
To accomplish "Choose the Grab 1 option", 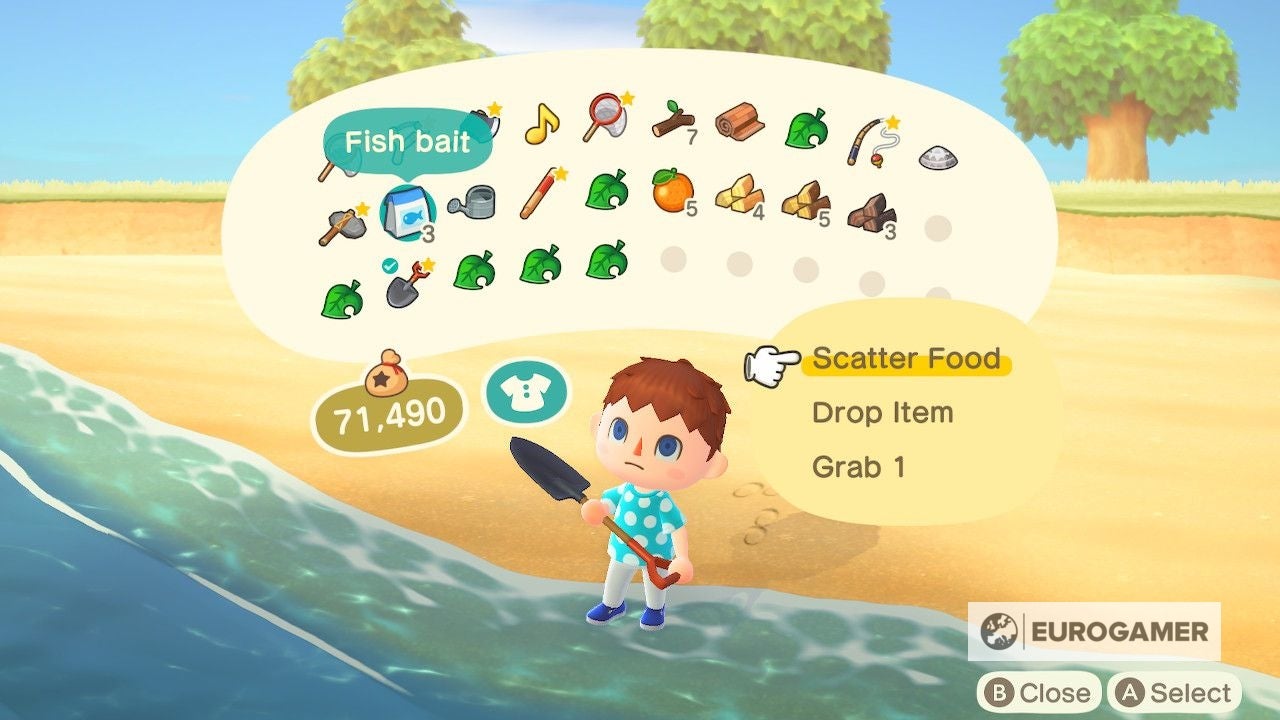I will pos(859,467).
